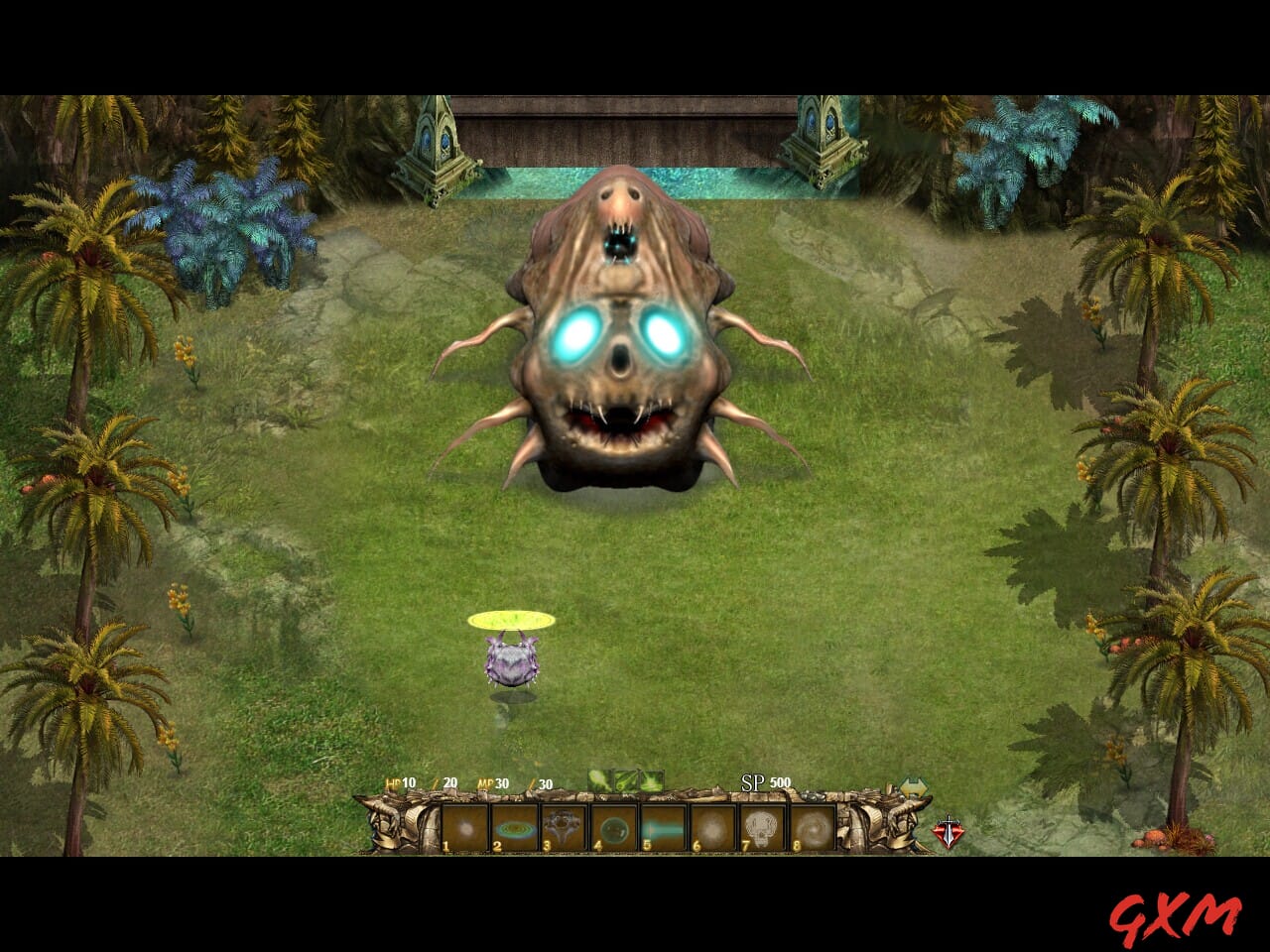
Task: Cast the rainbow ring skill in slot 2
Action: pos(513,826)
